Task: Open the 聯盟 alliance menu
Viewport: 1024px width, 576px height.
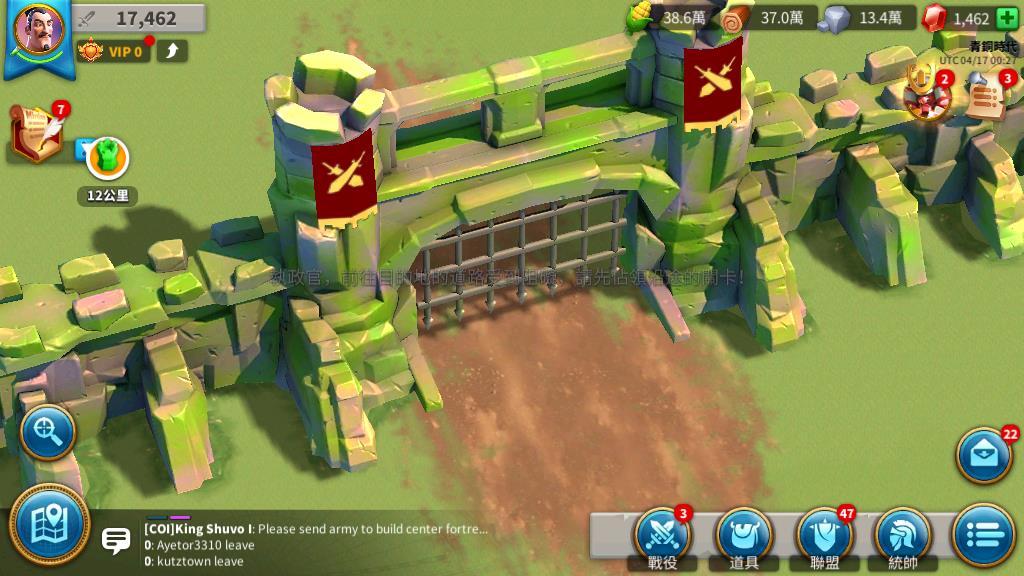Action: [824, 537]
